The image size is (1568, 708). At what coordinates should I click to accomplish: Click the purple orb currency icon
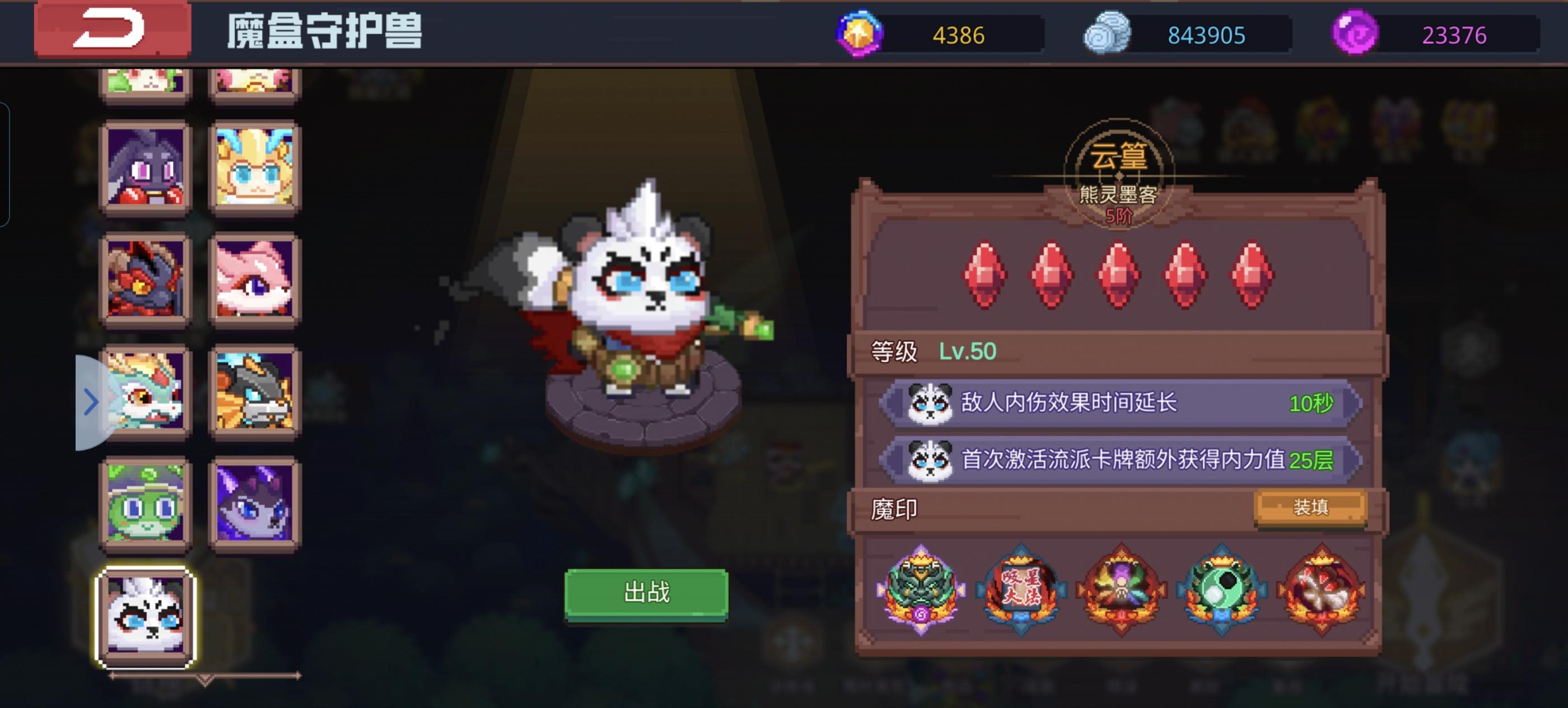[x=1354, y=35]
